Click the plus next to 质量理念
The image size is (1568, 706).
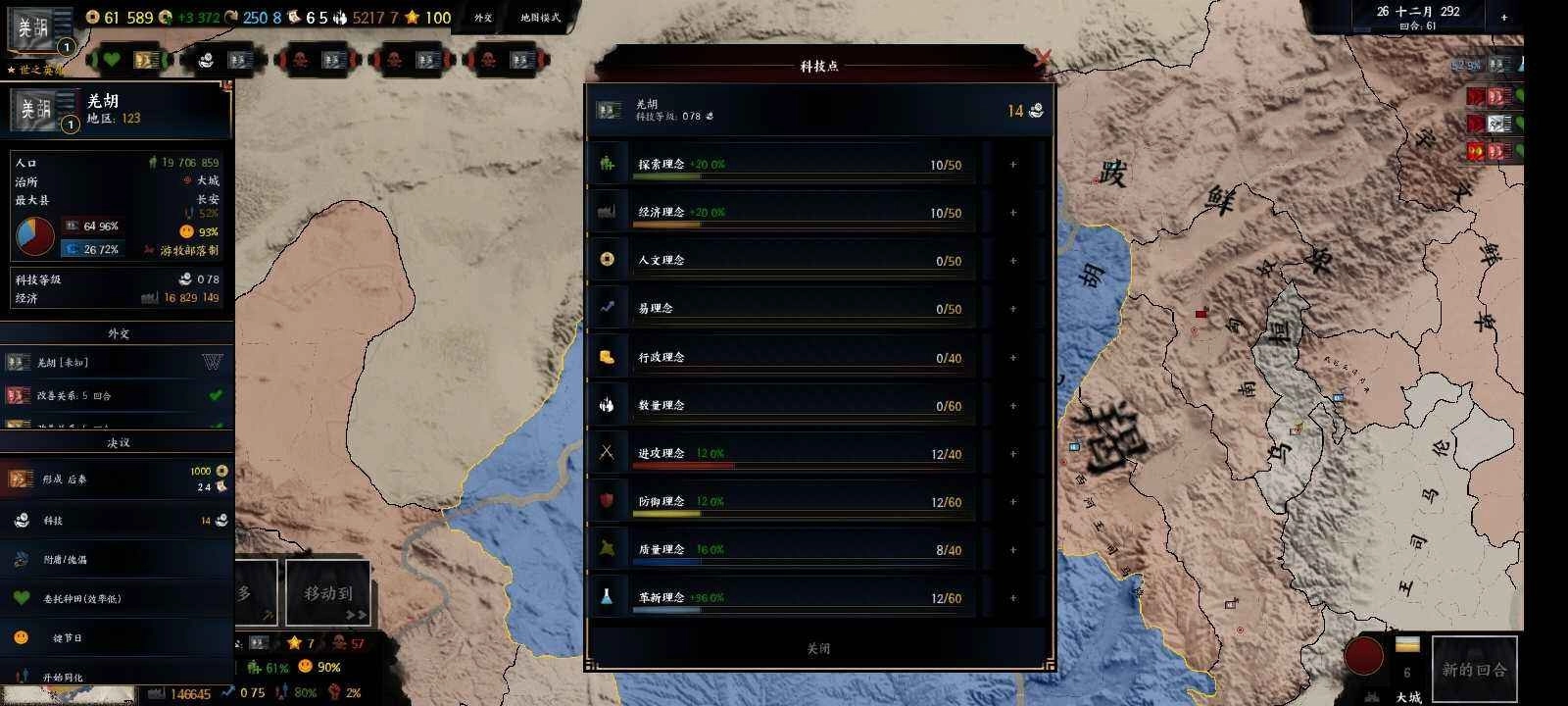[x=1012, y=550]
